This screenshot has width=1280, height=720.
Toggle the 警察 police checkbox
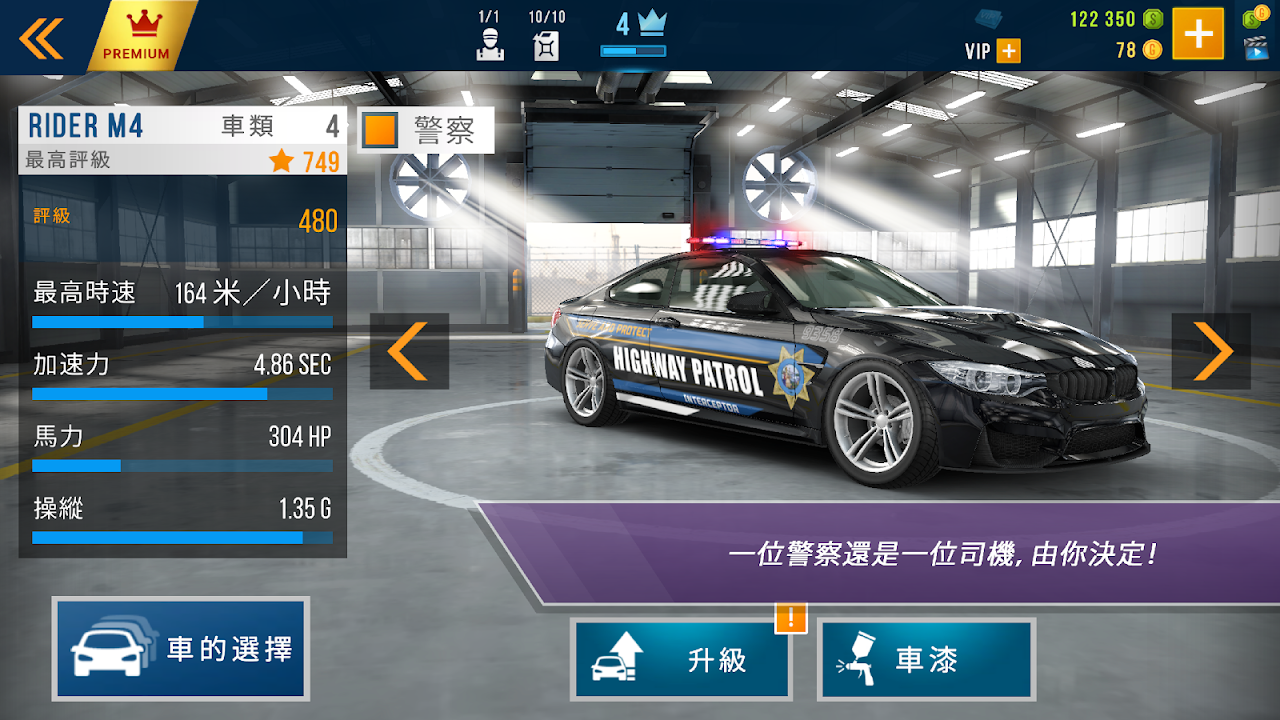[x=381, y=130]
